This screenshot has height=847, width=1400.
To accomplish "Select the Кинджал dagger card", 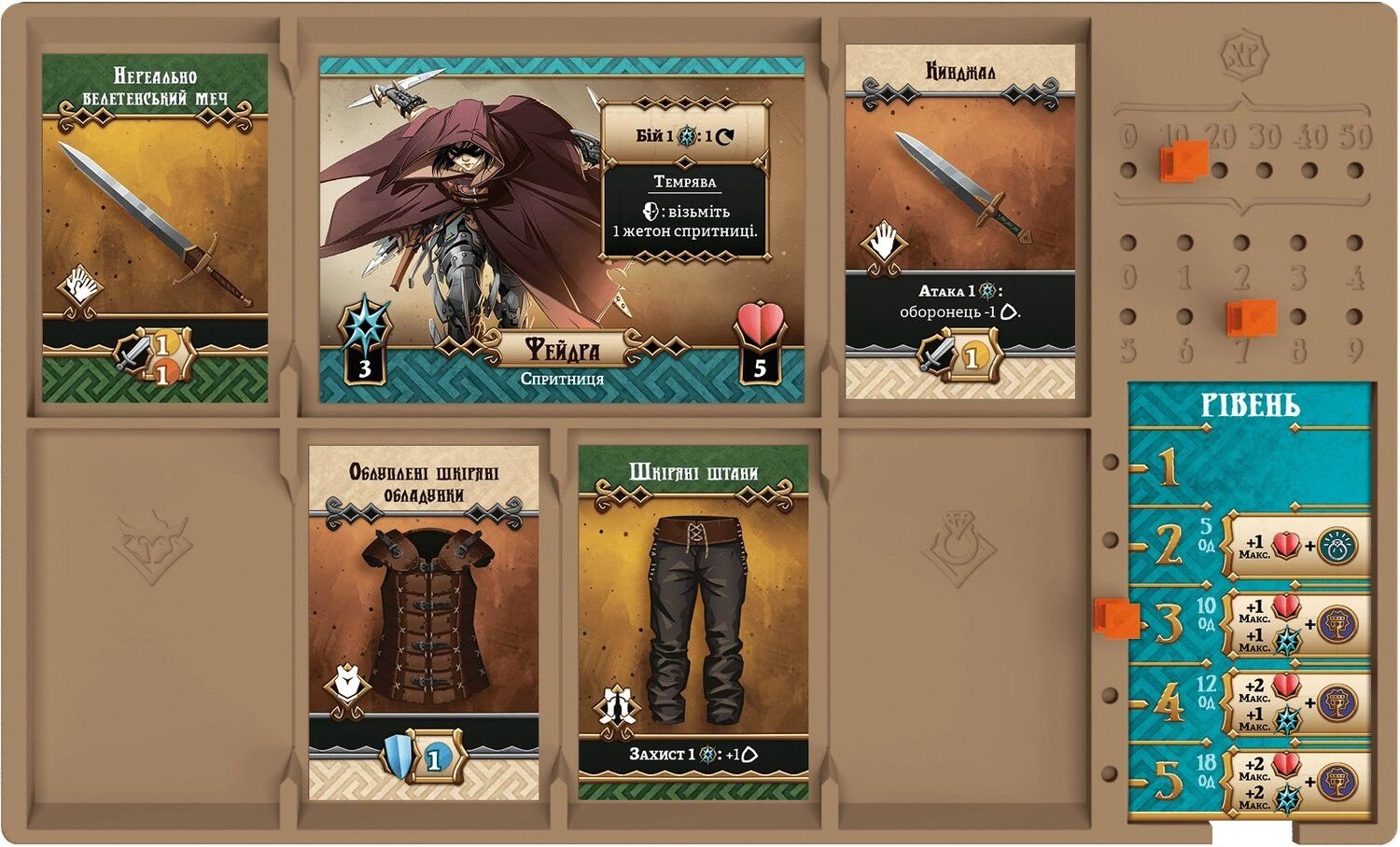I will tap(959, 222).
